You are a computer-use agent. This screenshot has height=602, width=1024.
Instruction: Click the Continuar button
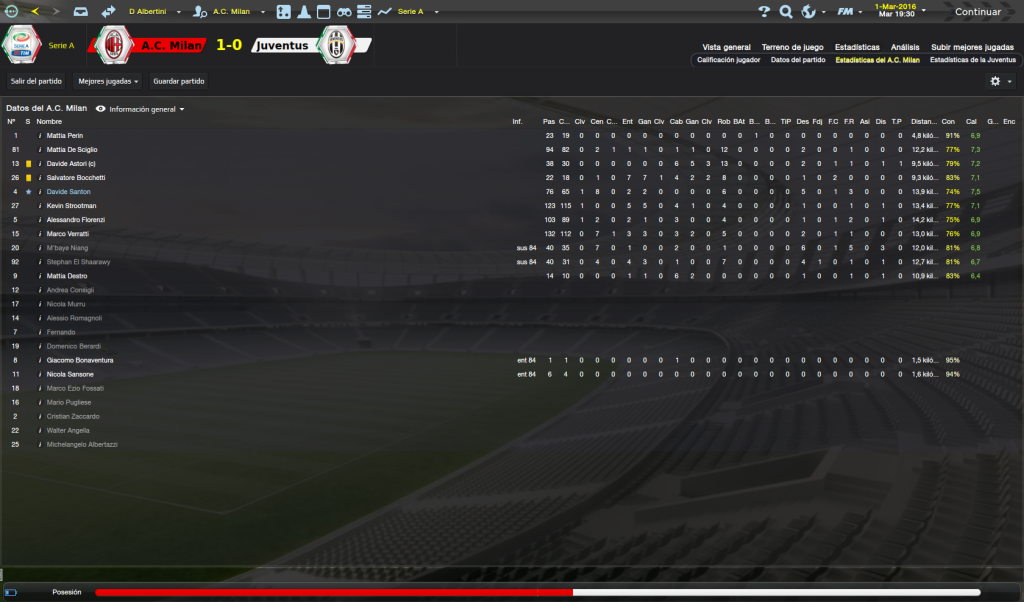point(977,12)
